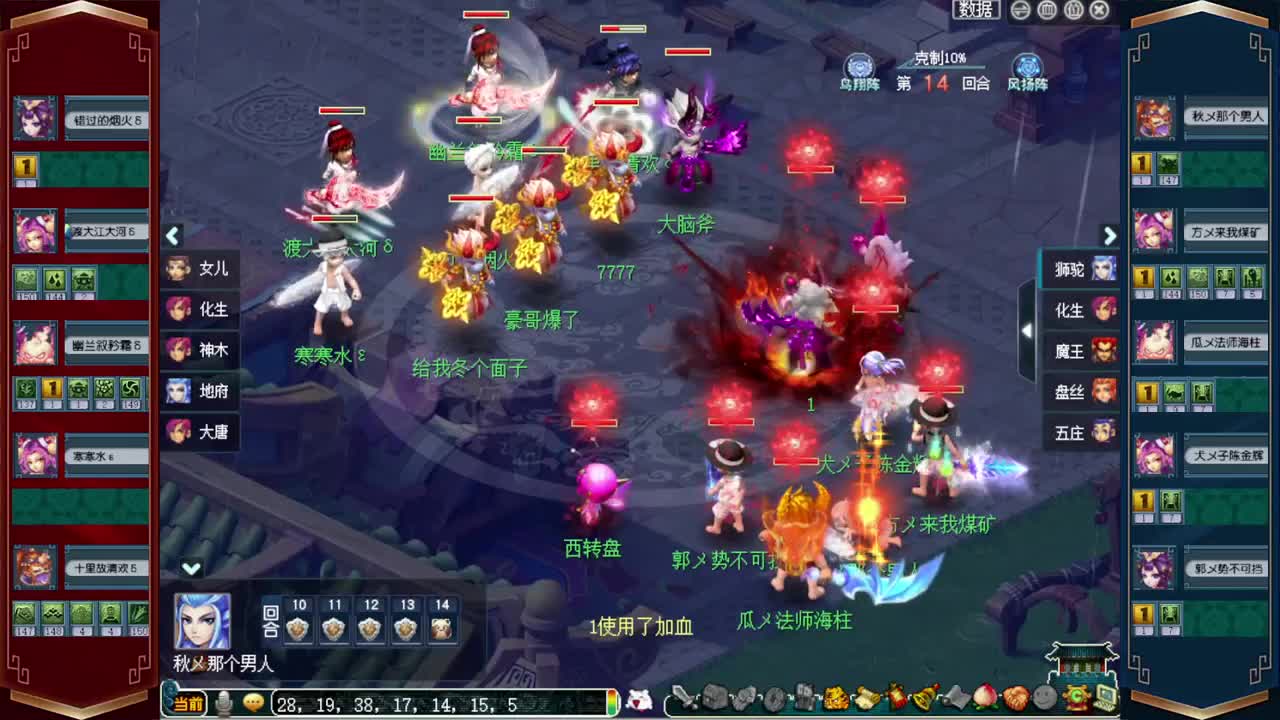Toggle the round gift-box icon at top right
The height and width of the screenshot is (720, 1280).
click(x=1073, y=10)
